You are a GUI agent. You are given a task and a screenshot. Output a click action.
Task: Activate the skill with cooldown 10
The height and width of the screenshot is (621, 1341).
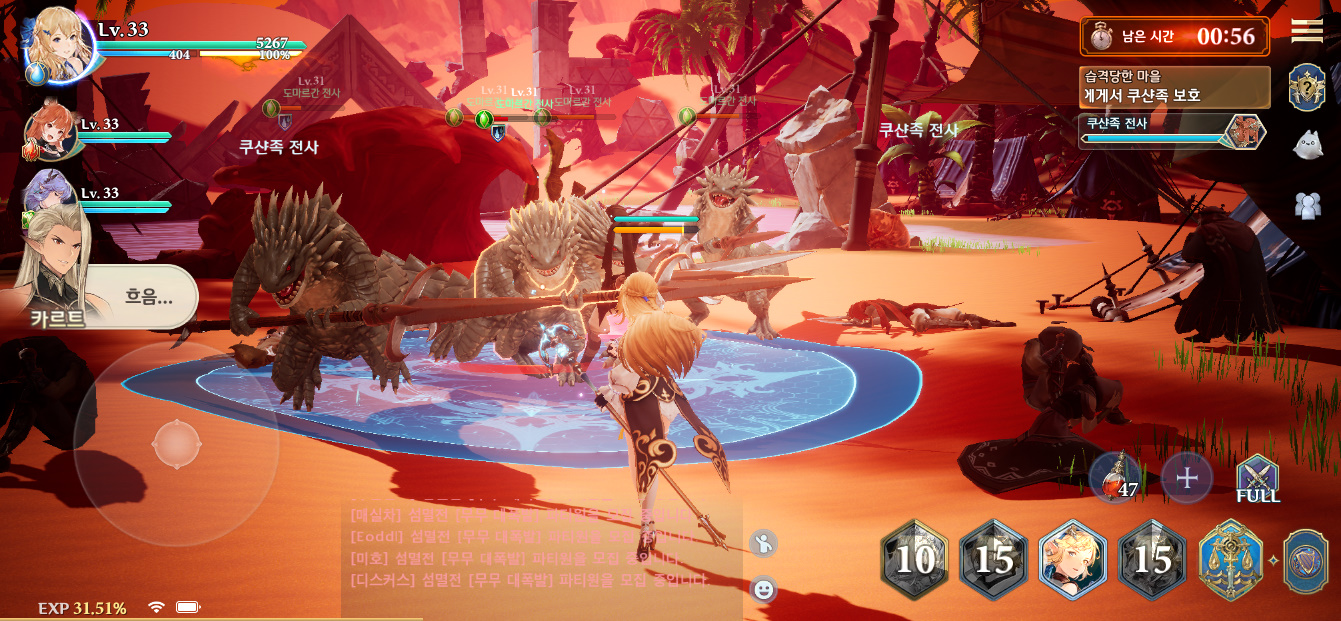click(x=914, y=560)
